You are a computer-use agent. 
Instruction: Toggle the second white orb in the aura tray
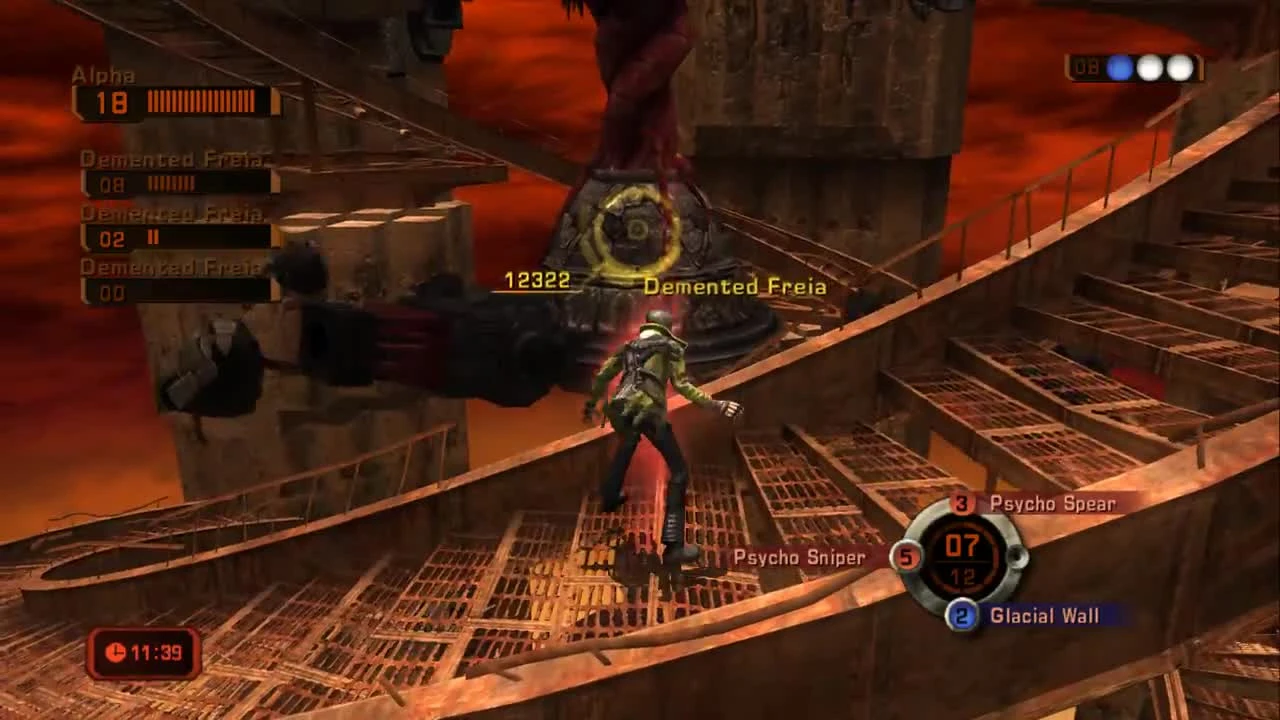pyautogui.click(x=1180, y=68)
